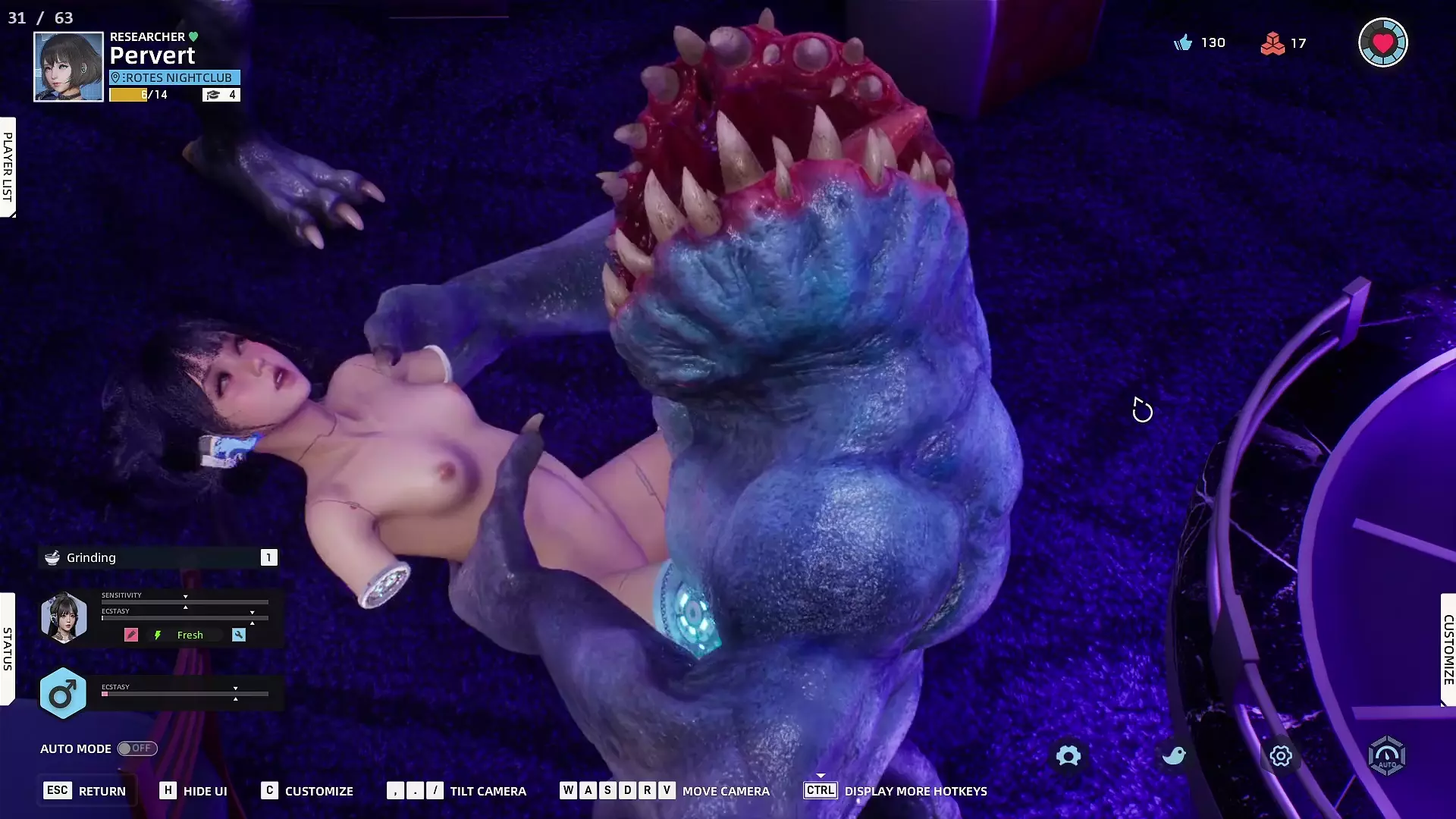Open the Customize side tab
Screen dimensions: 1456x819
[x=1448, y=650]
